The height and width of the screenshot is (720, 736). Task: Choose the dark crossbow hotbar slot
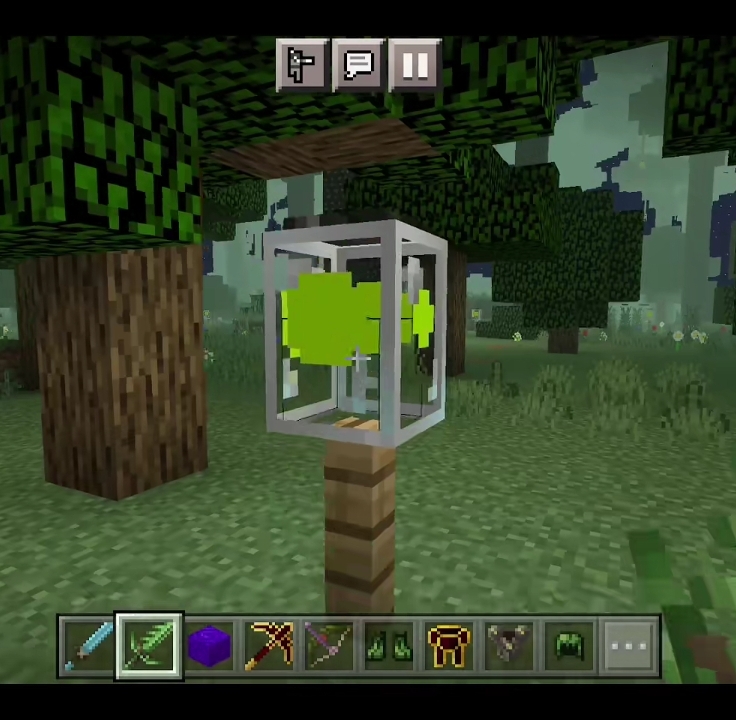[x=509, y=646]
